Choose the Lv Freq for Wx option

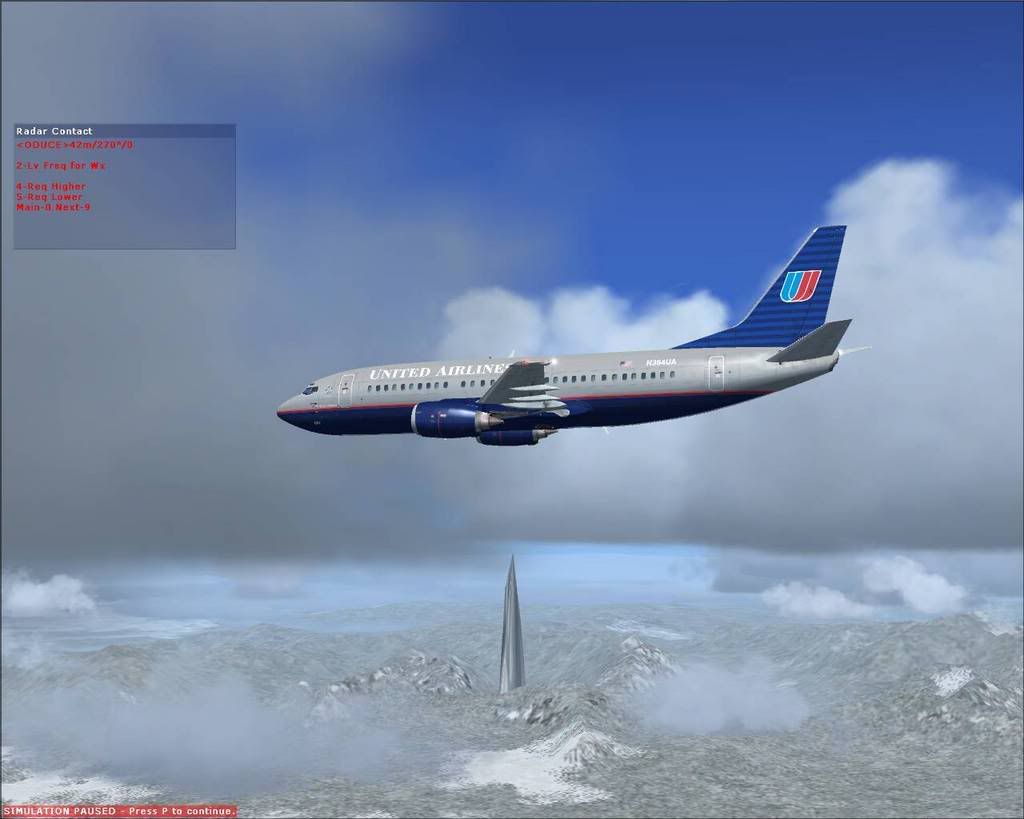(60, 165)
